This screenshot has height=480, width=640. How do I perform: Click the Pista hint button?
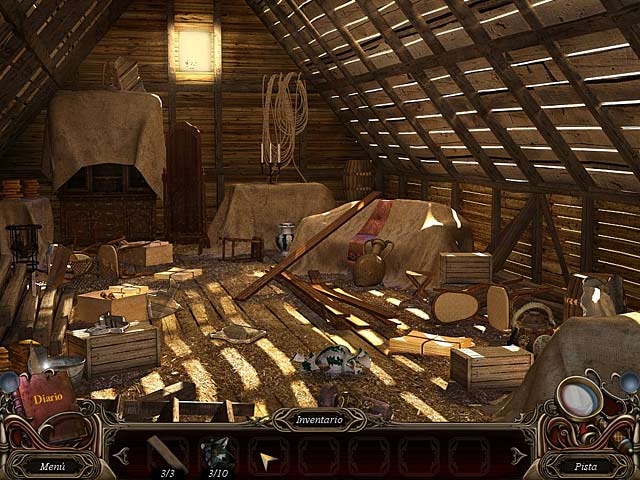click(x=587, y=465)
